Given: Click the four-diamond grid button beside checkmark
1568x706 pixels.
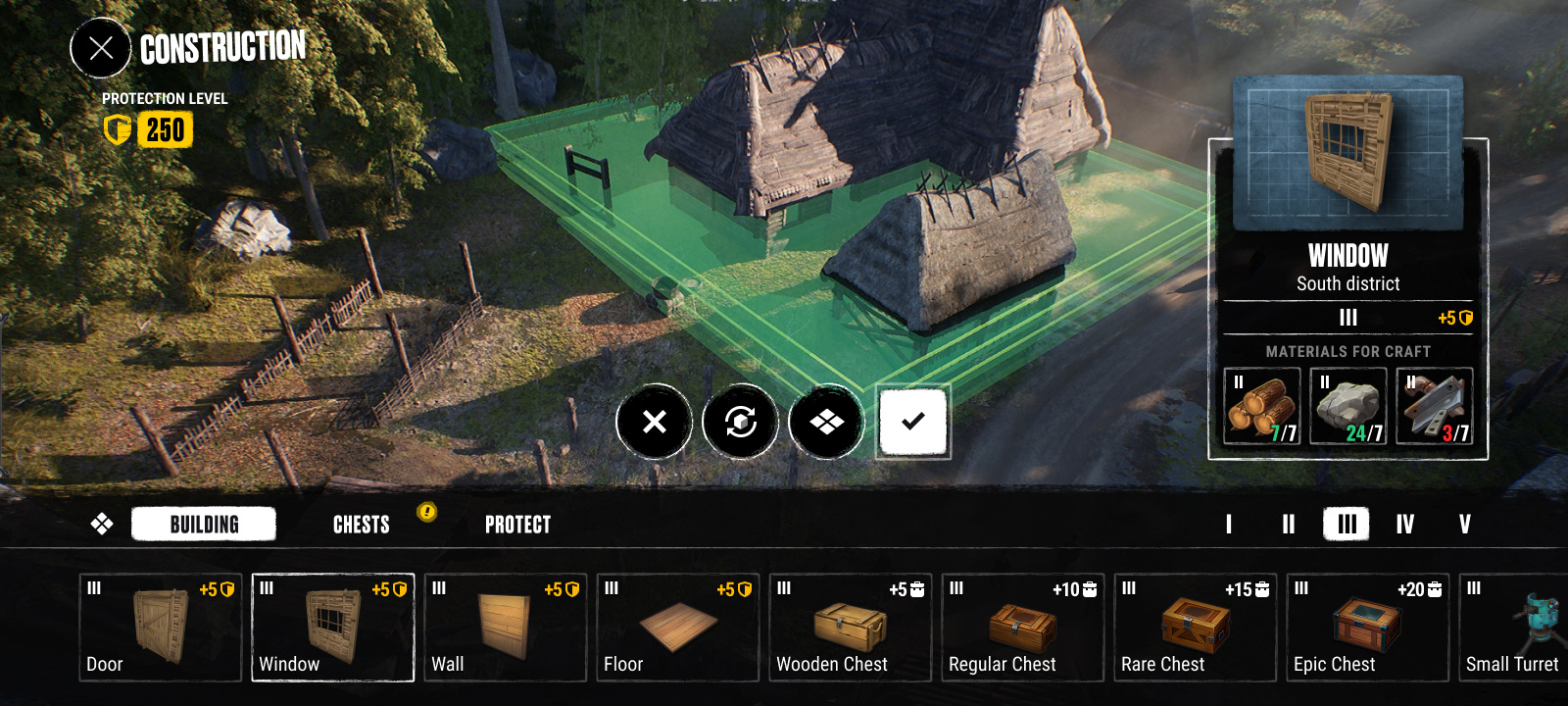Looking at the screenshot, I should click(x=826, y=422).
